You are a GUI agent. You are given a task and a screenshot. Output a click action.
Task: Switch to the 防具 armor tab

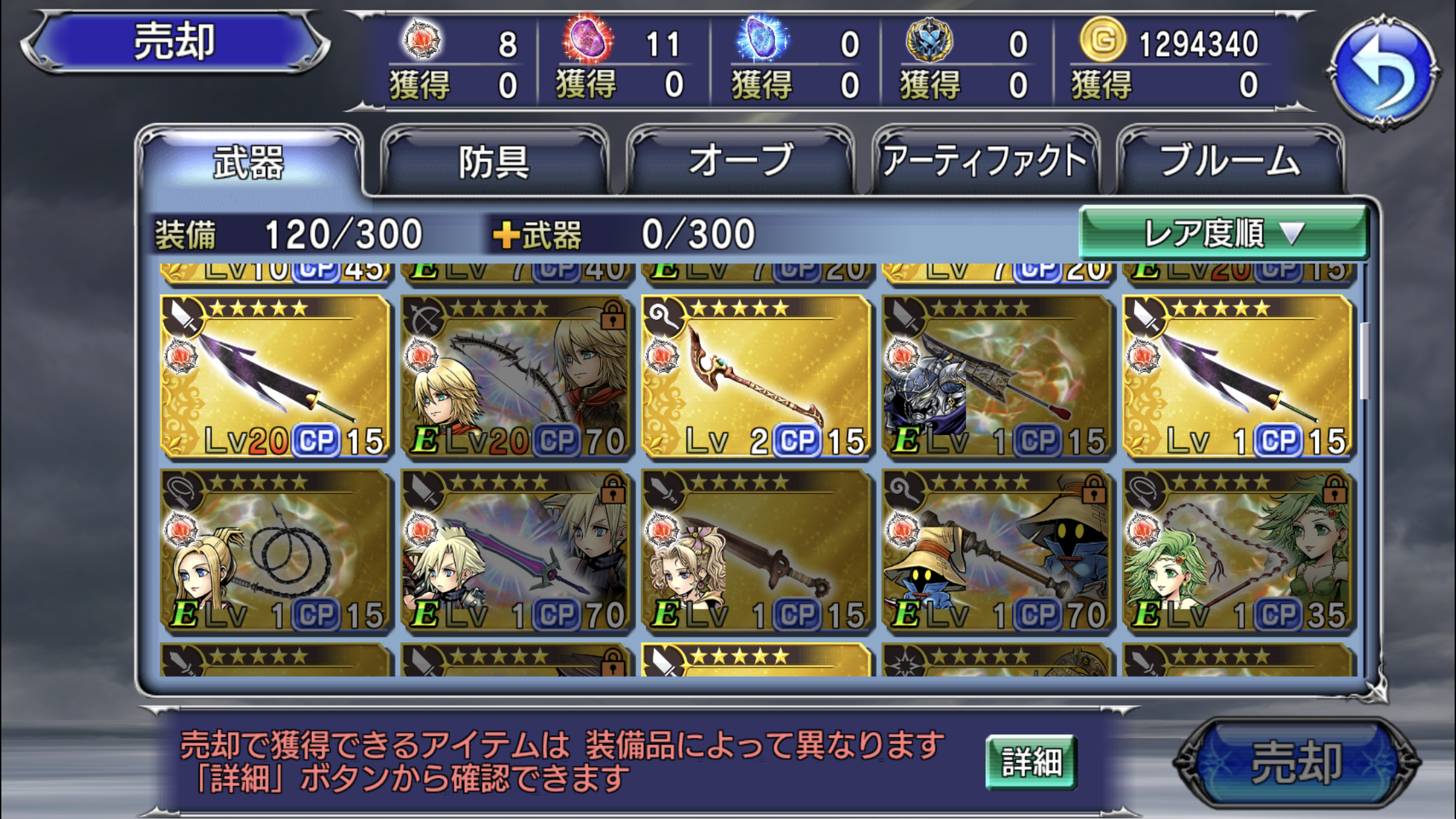coord(495,162)
